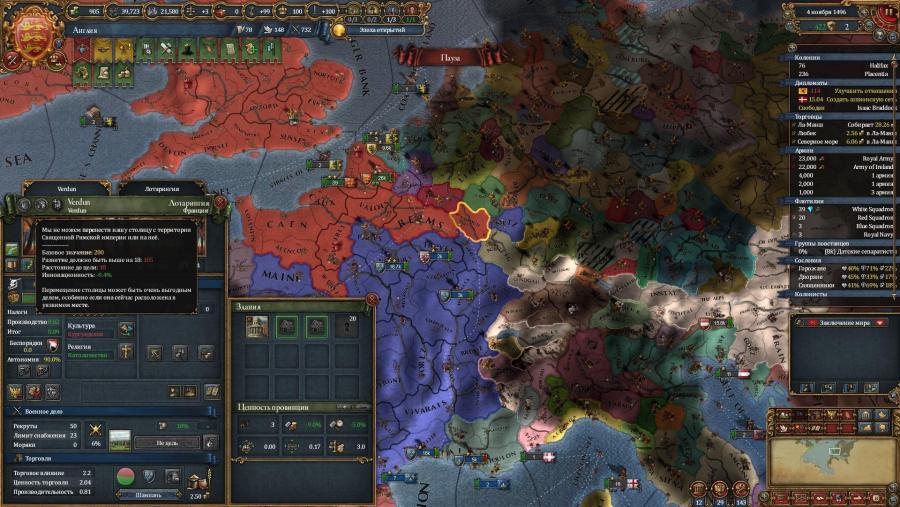Select the White Squadron fleet entry
The image size is (900, 507).
point(866,208)
